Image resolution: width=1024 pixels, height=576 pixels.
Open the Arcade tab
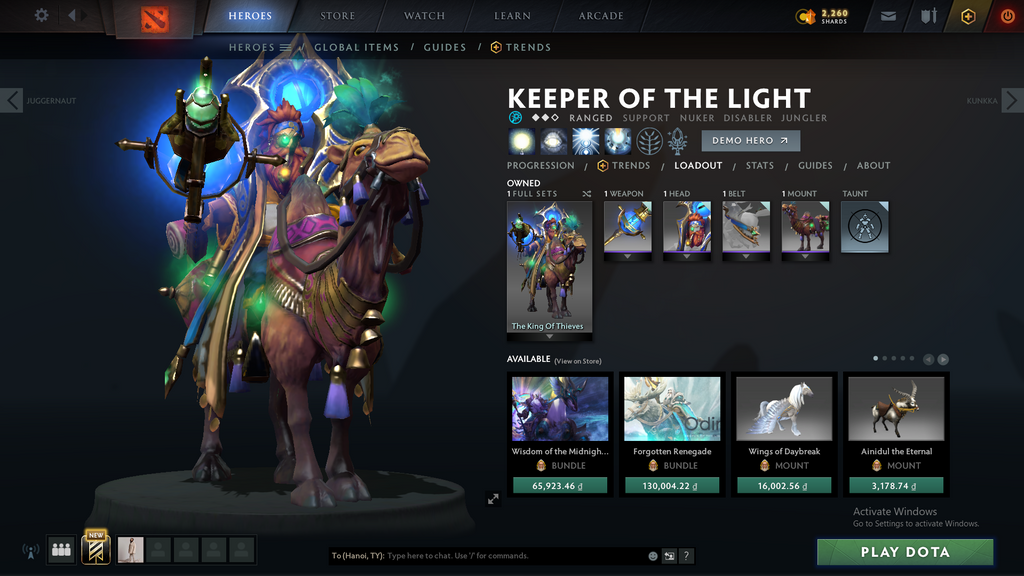coord(601,16)
